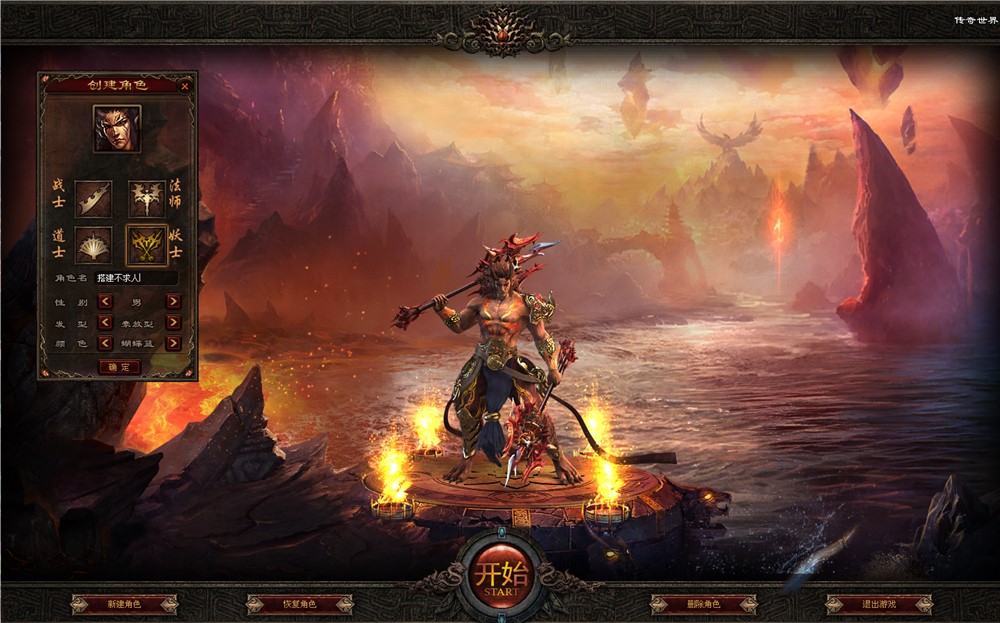
Task: Confirm character creation with 确定
Action: coord(119,367)
